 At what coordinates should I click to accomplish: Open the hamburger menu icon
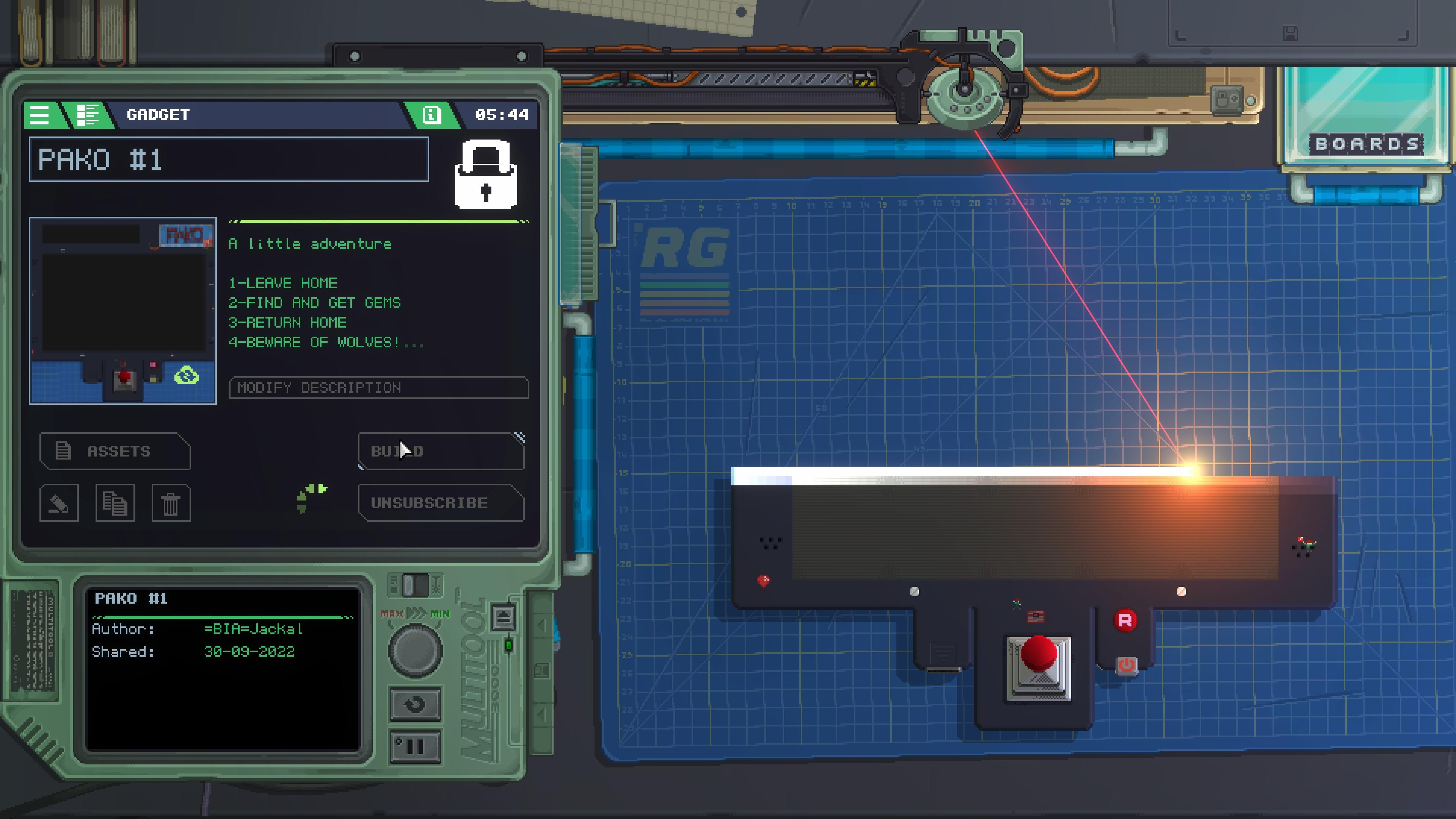tap(39, 115)
